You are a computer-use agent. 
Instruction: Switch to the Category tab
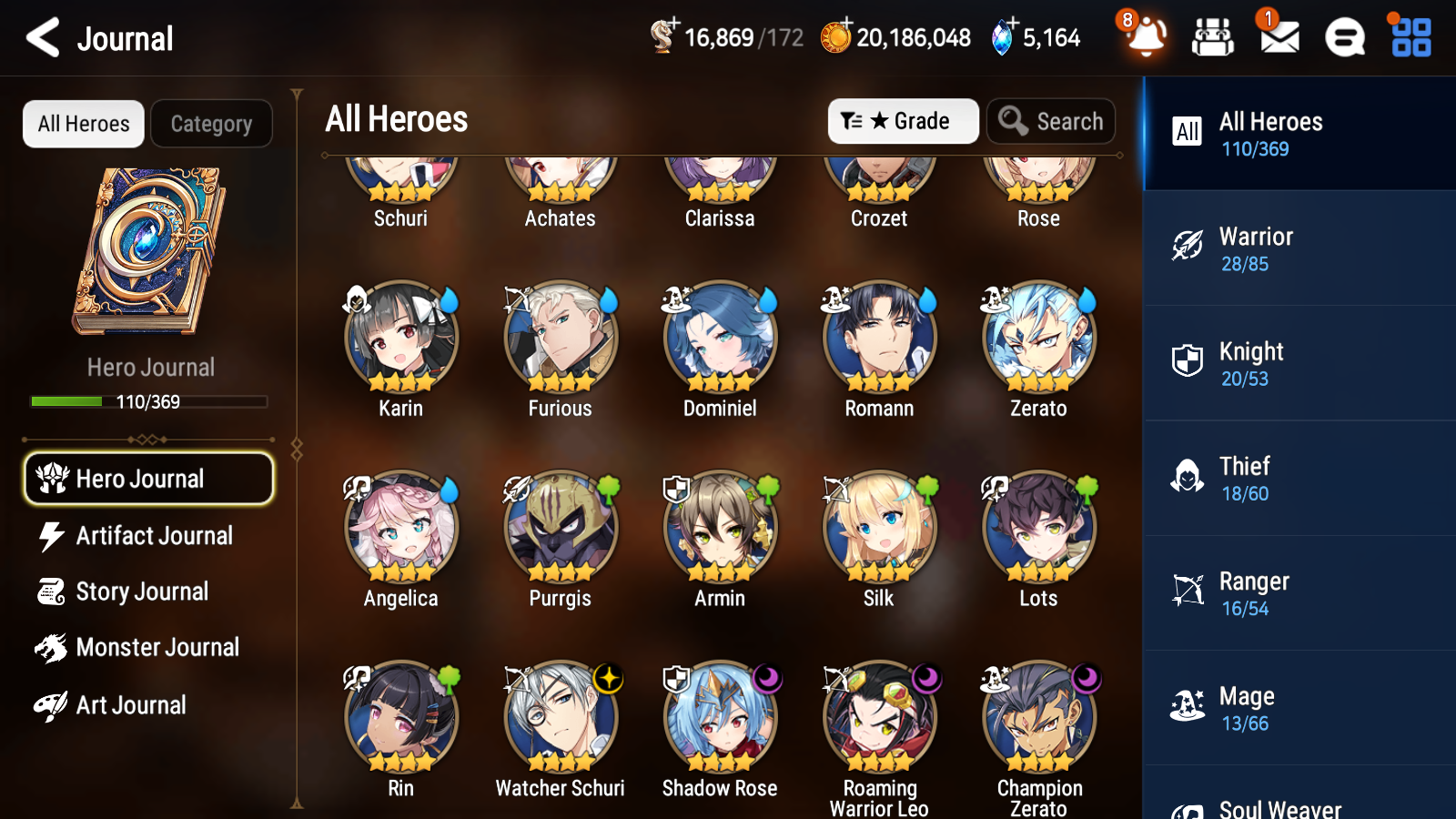click(211, 124)
